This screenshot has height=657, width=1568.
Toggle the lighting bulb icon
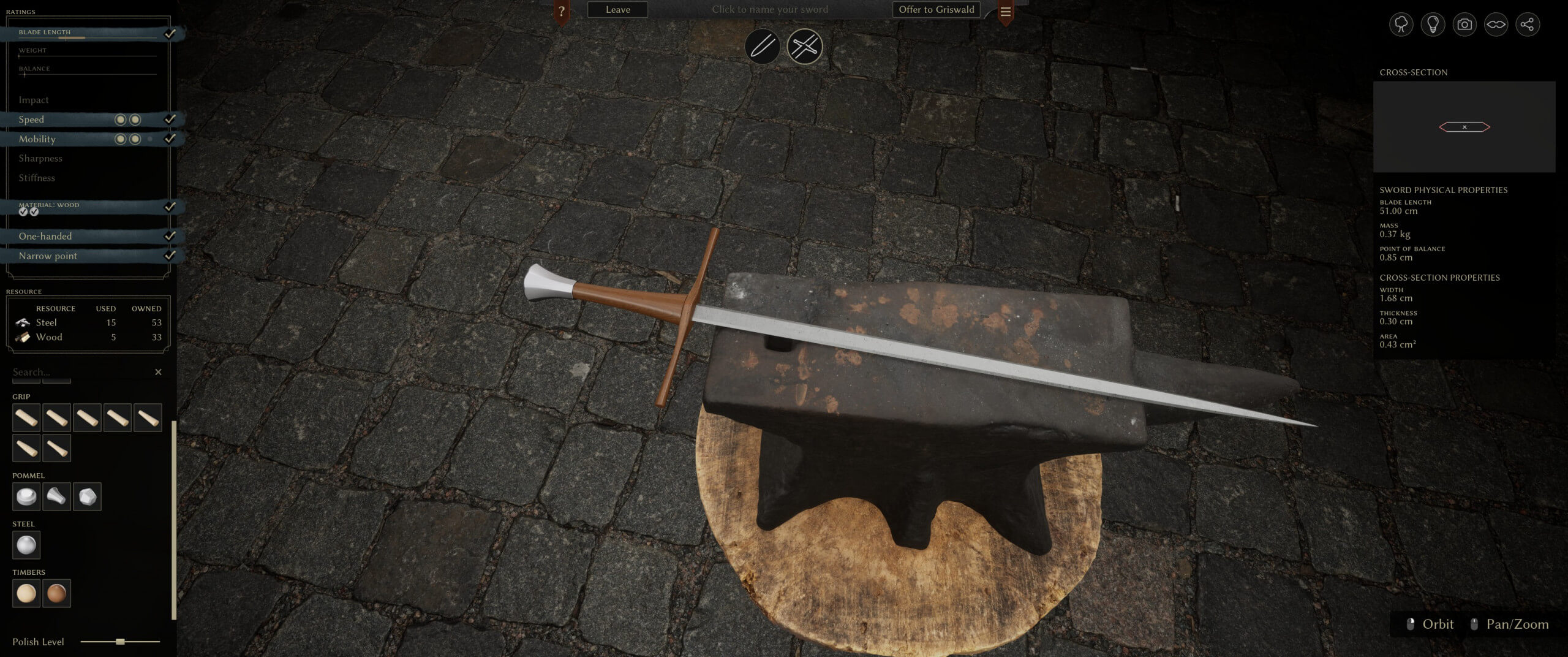pos(1433,24)
